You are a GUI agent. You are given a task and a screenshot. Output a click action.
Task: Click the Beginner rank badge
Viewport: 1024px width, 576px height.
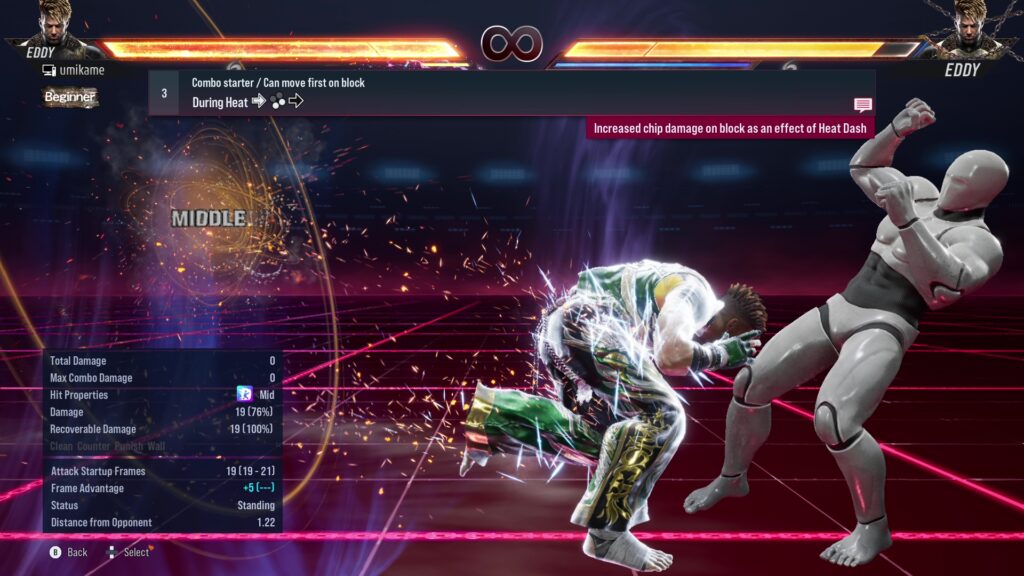point(70,97)
